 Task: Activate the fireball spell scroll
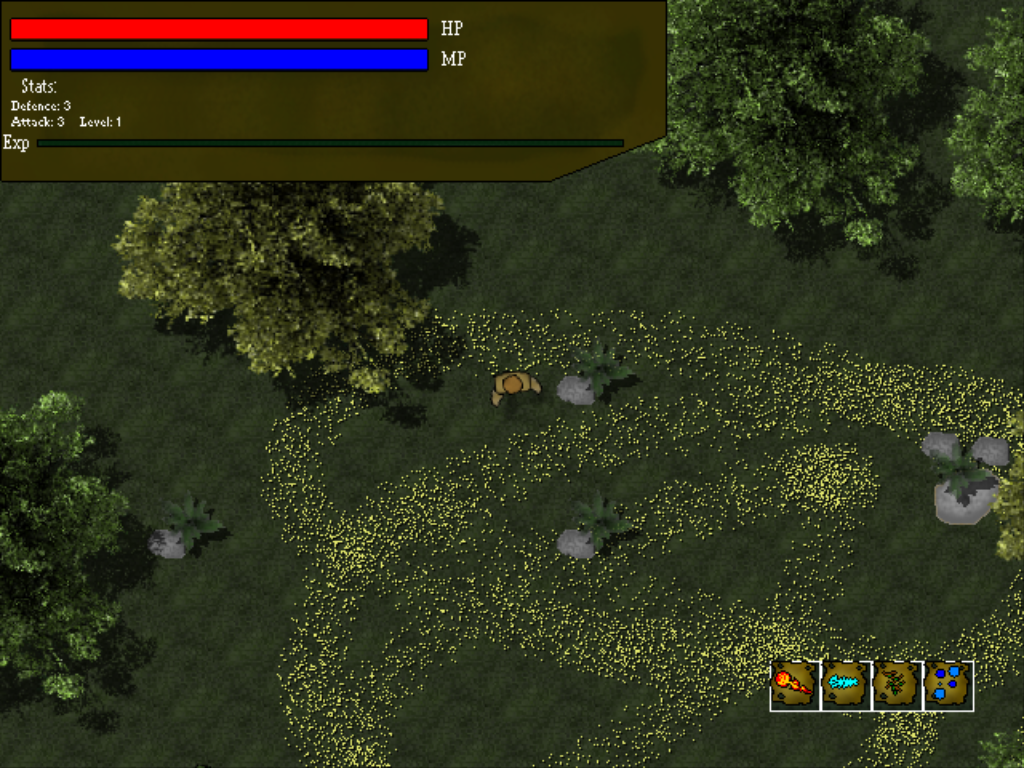click(x=795, y=685)
